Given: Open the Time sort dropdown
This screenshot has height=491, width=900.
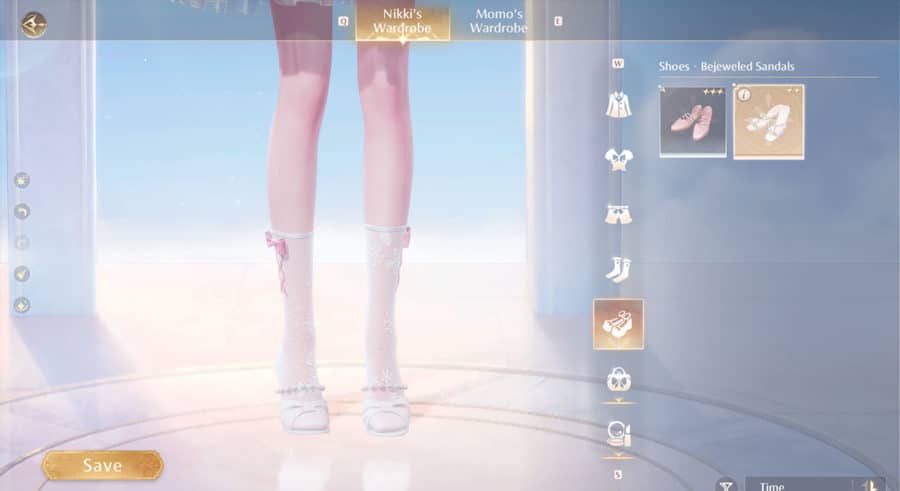Looking at the screenshot, I should point(810,484).
